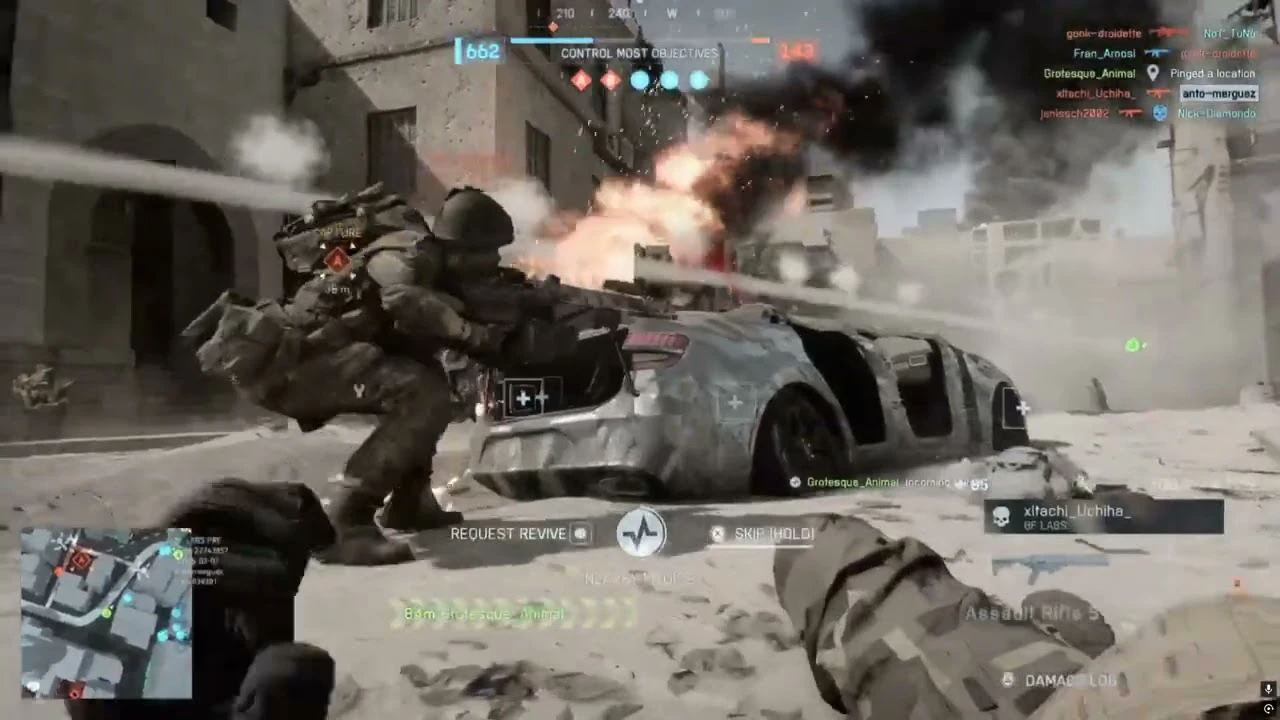
Task: Open the objective status row below CONTROL MOST OBJECTIVES
Action: pos(639,80)
